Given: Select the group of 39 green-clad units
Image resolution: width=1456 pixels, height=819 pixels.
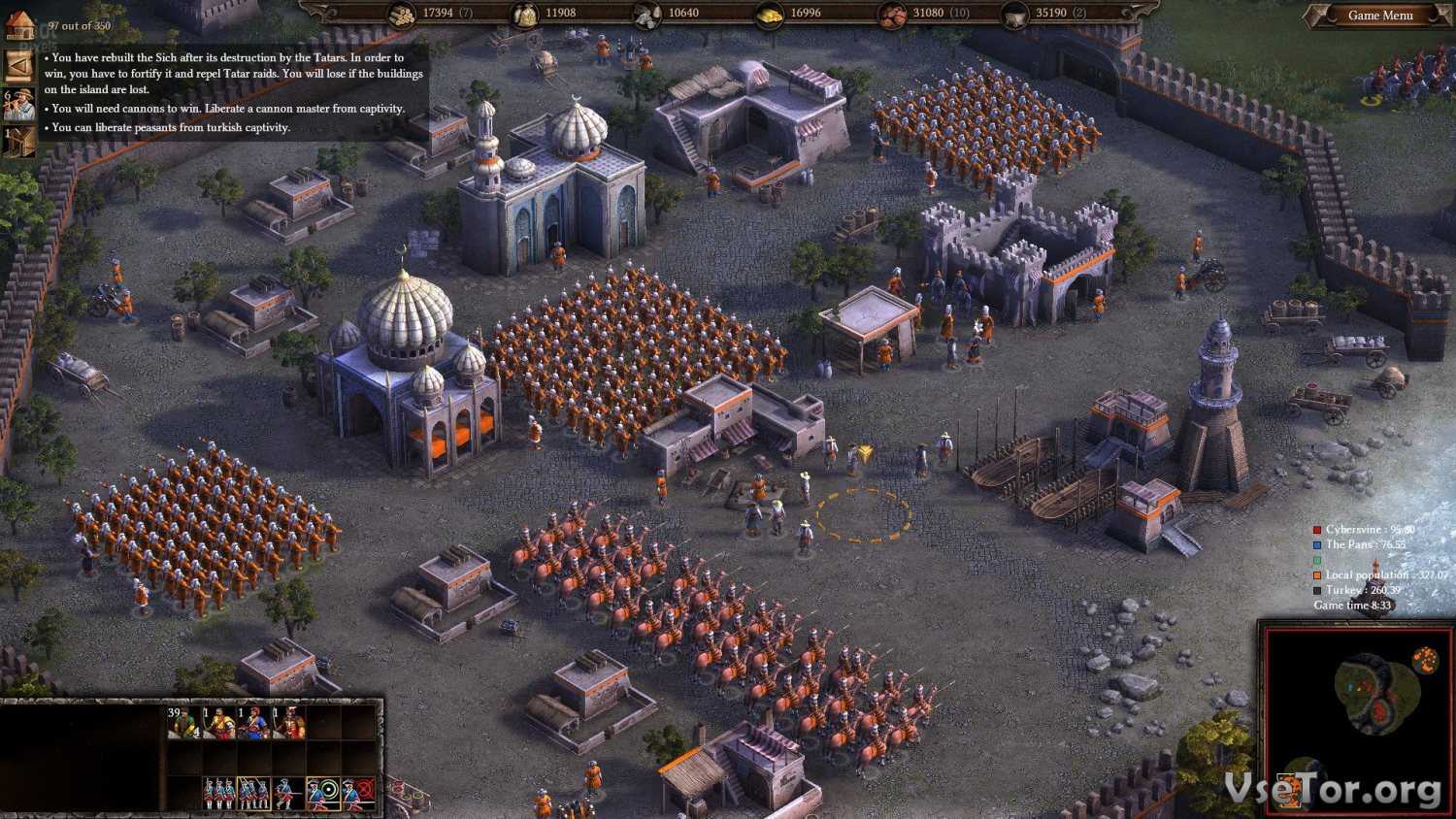Looking at the screenshot, I should click(182, 722).
